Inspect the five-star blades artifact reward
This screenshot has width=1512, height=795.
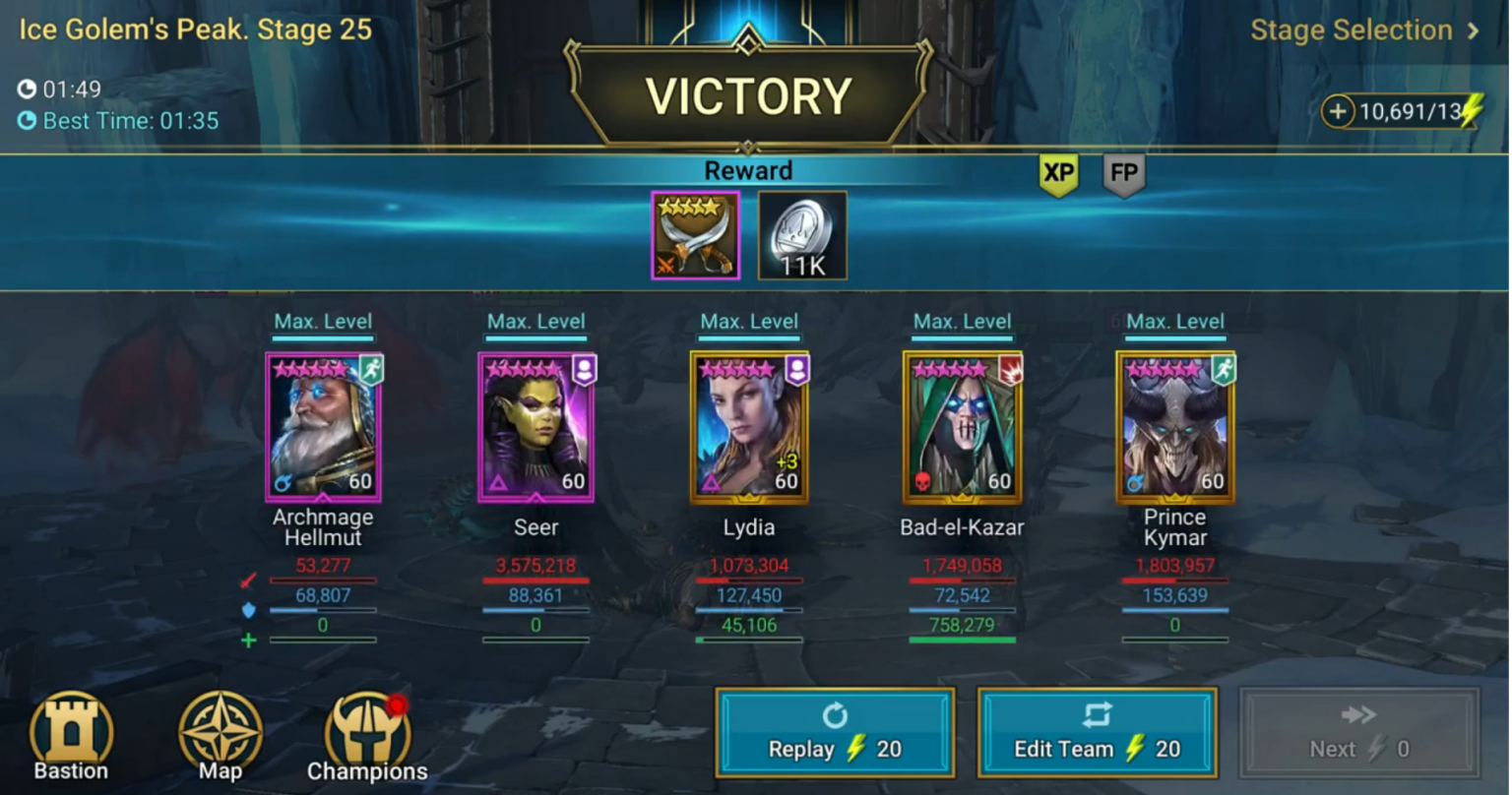[x=696, y=234]
